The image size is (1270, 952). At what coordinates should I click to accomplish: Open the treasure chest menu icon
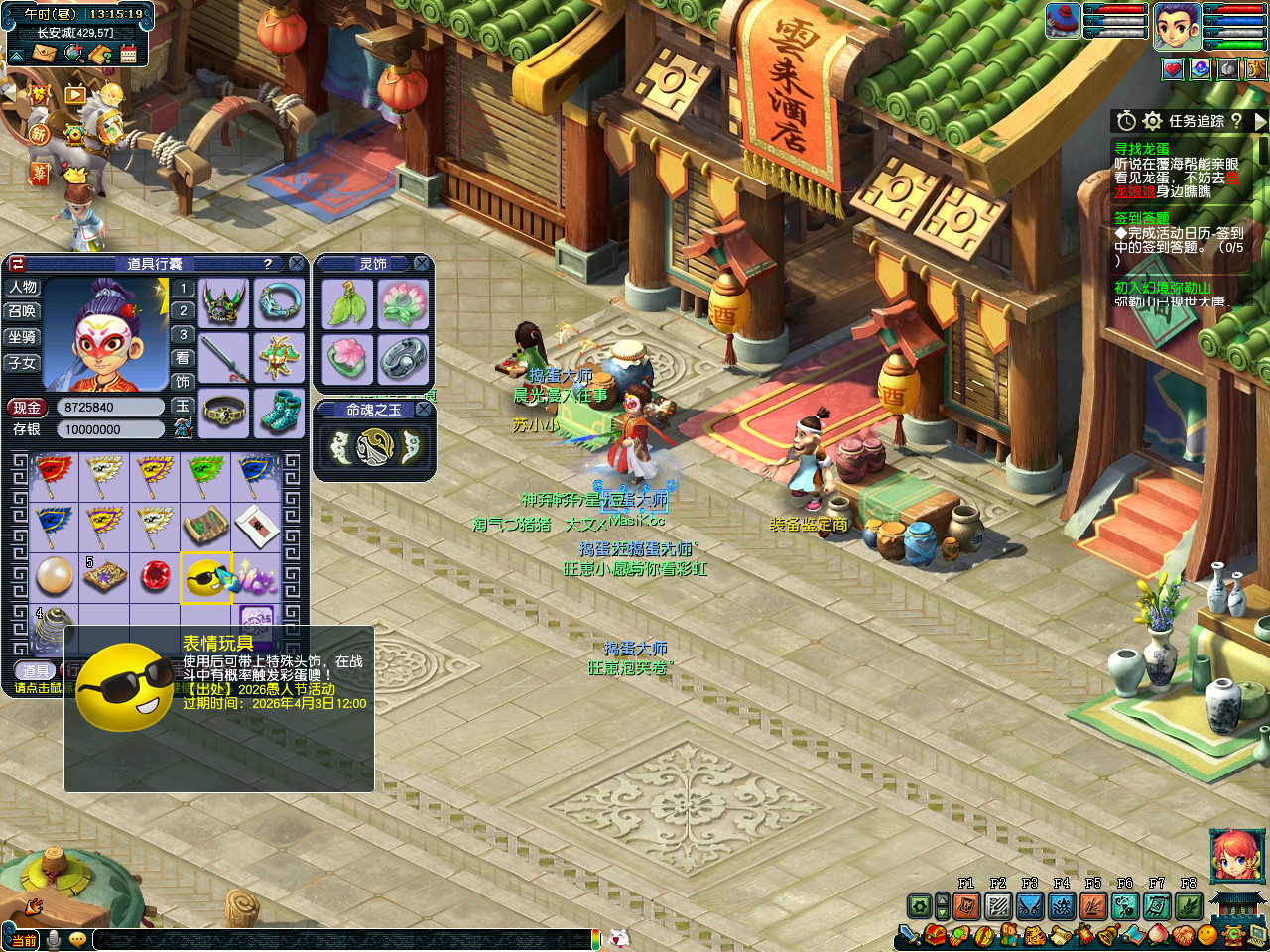pyautogui.click(x=936, y=935)
